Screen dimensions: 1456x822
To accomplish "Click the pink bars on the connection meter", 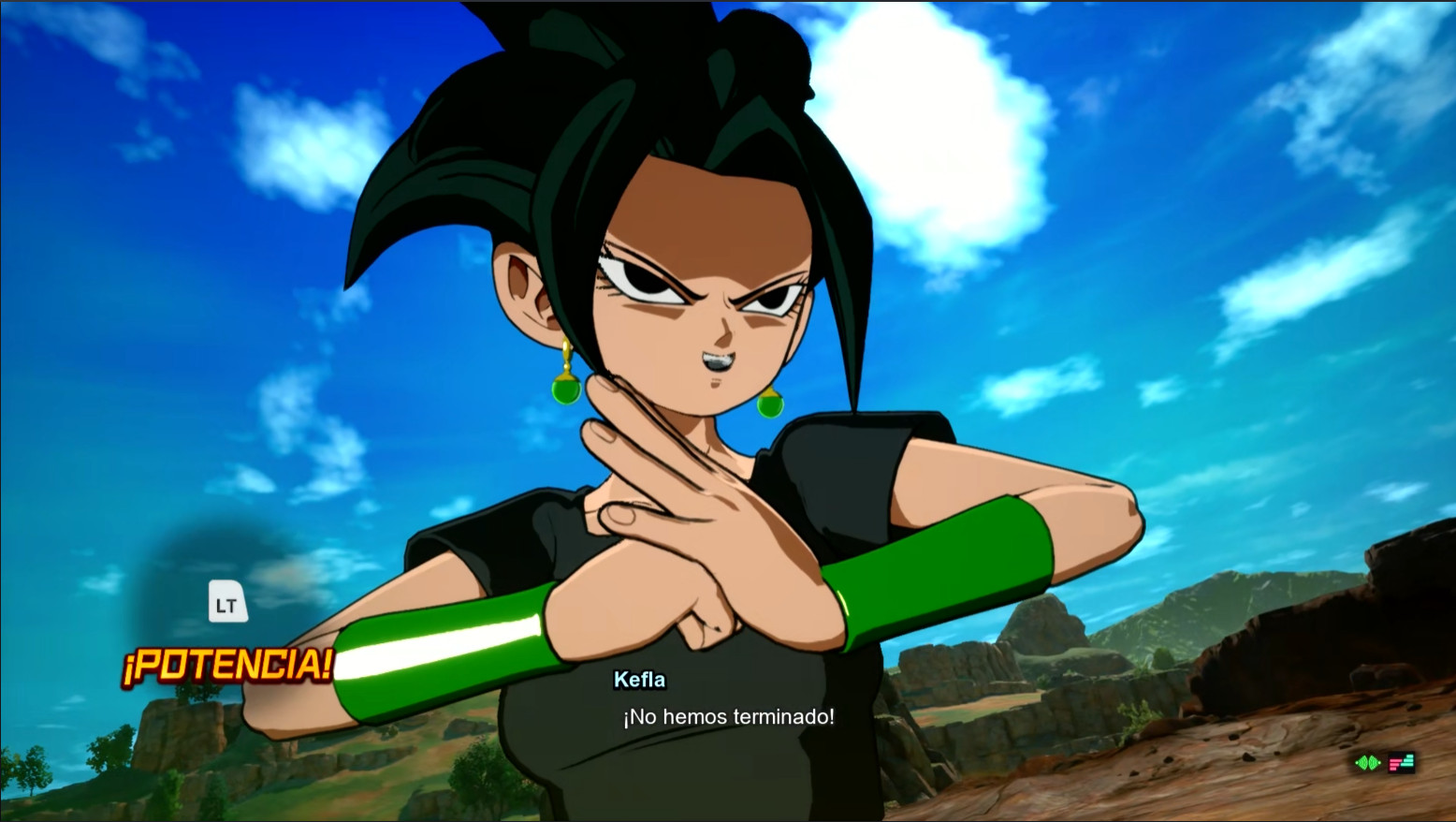I will [1393, 765].
